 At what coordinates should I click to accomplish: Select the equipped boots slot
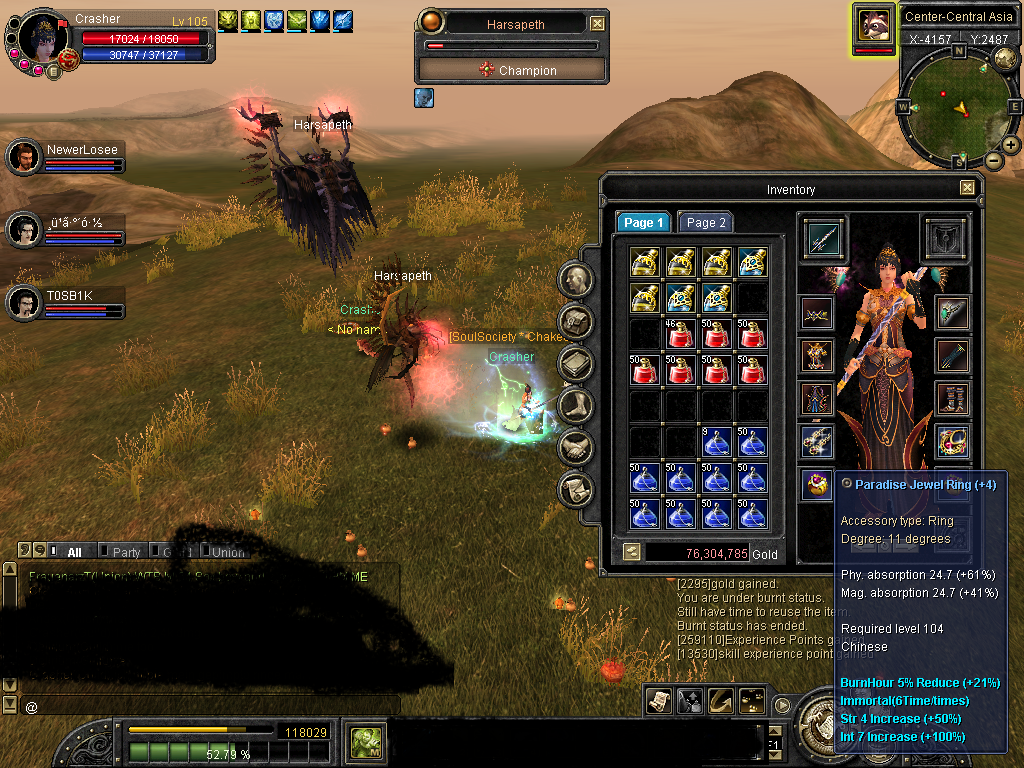point(951,397)
